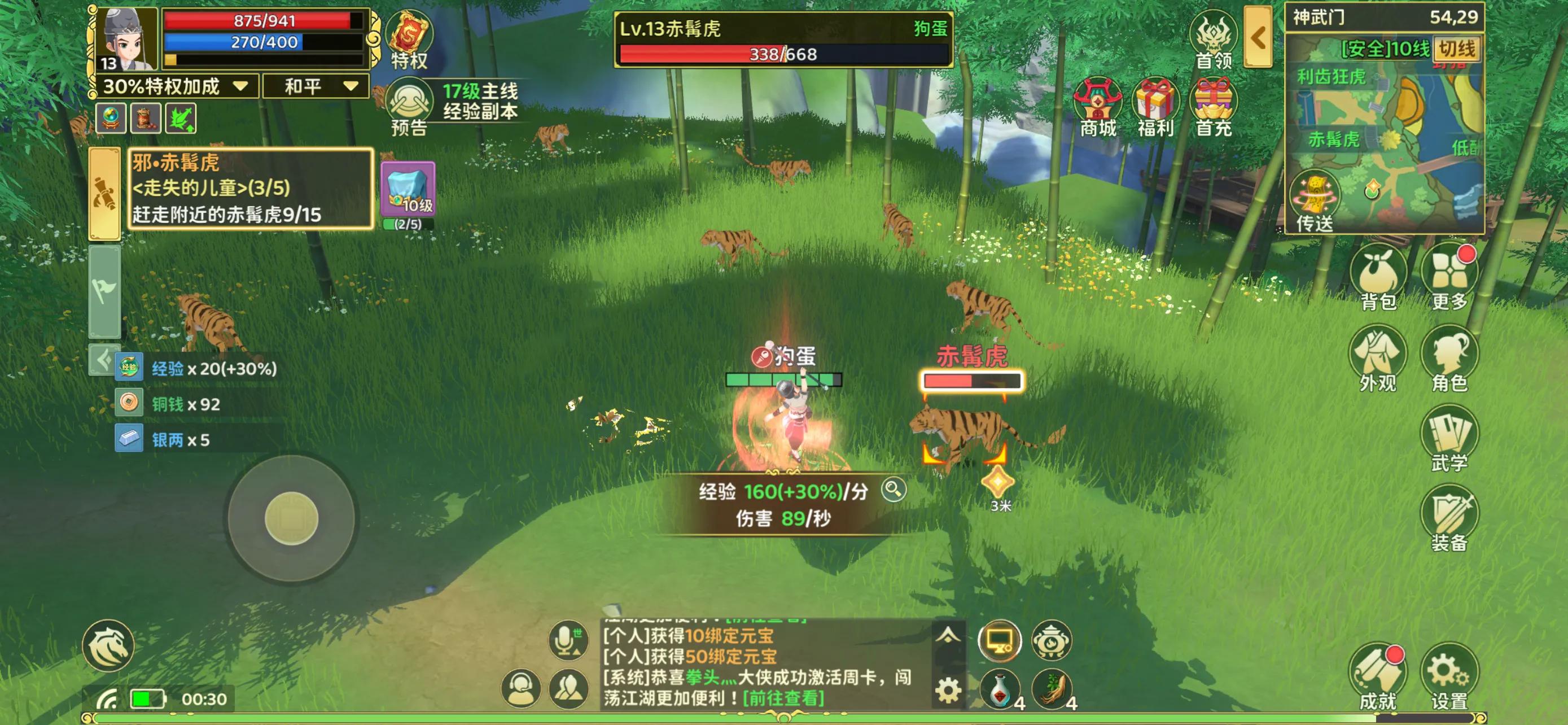Screen dimensions: 1568x725
Task: Expand the 30%特权加成 dropdown
Action: coord(176,86)
